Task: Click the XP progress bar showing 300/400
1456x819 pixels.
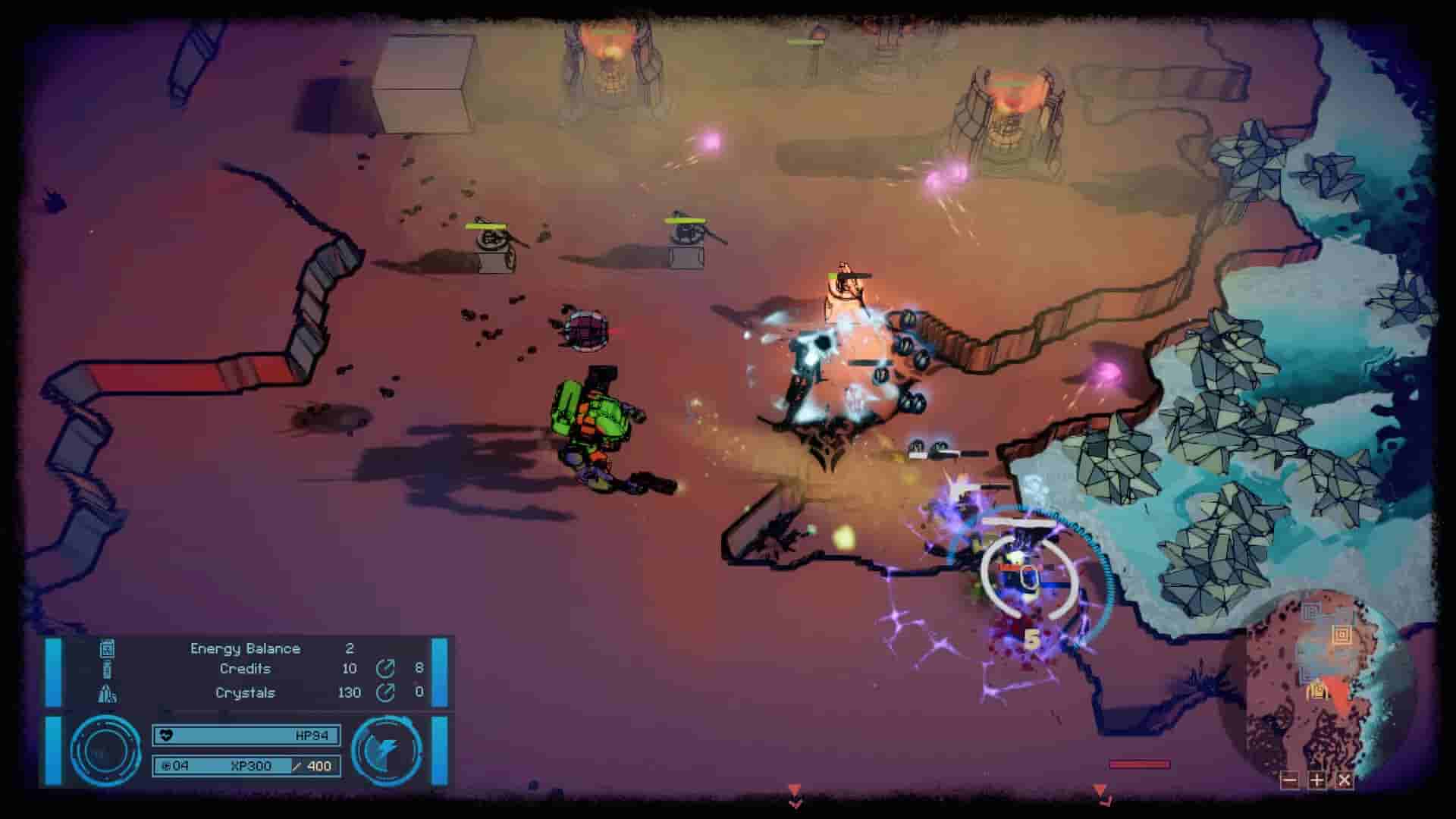Action: coord(248,765)
